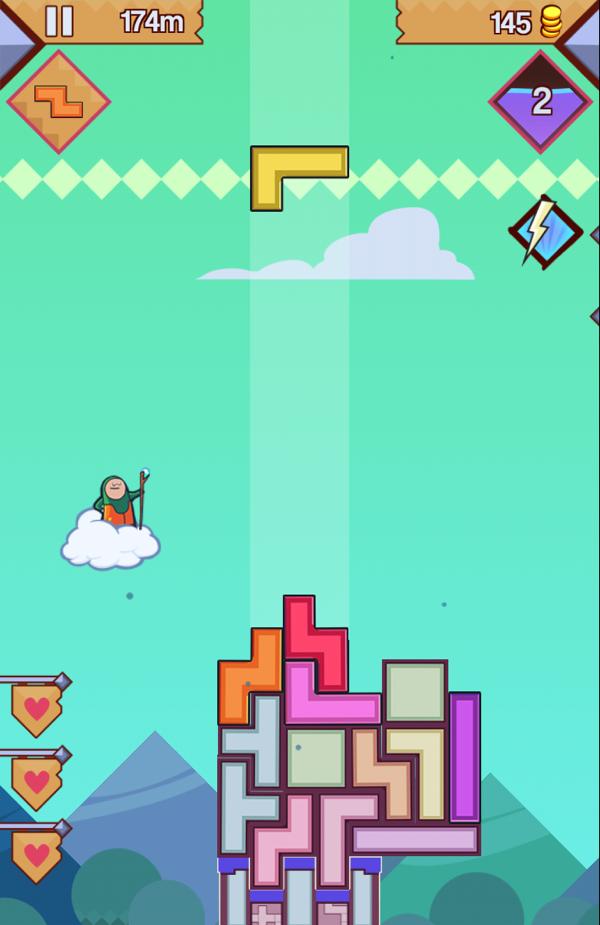Screen dimensions: 600x925
Task: Tap the next-piece orange block preview
Action: pyautogui.click(x=58, y=101)
